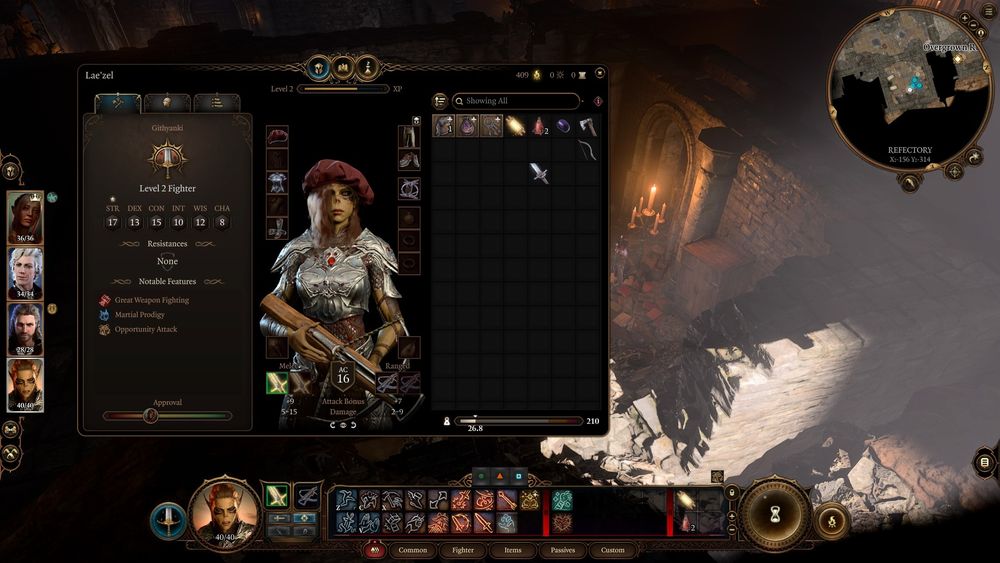Open the inventory sort options button

coord(440,101)
